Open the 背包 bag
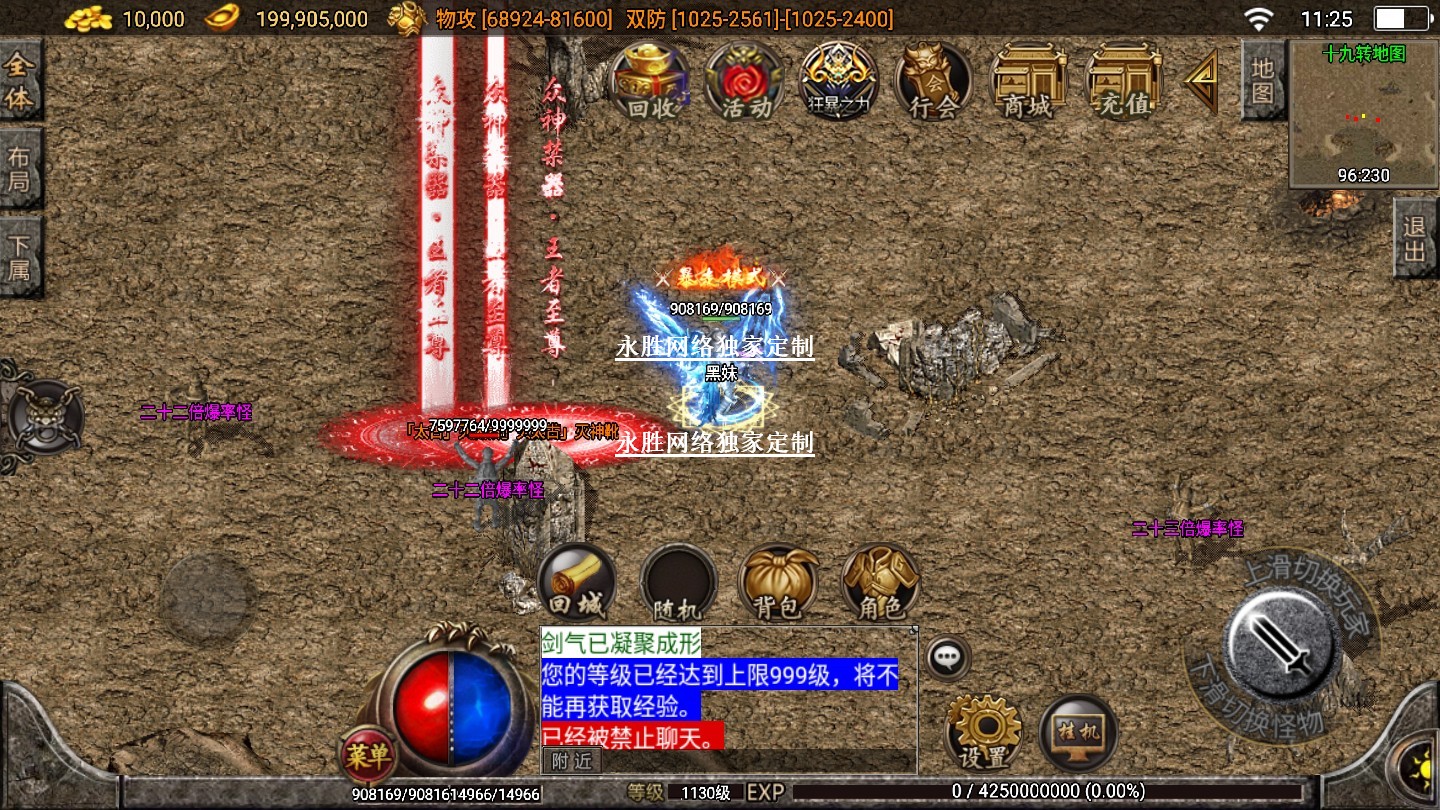 [777, 582]
